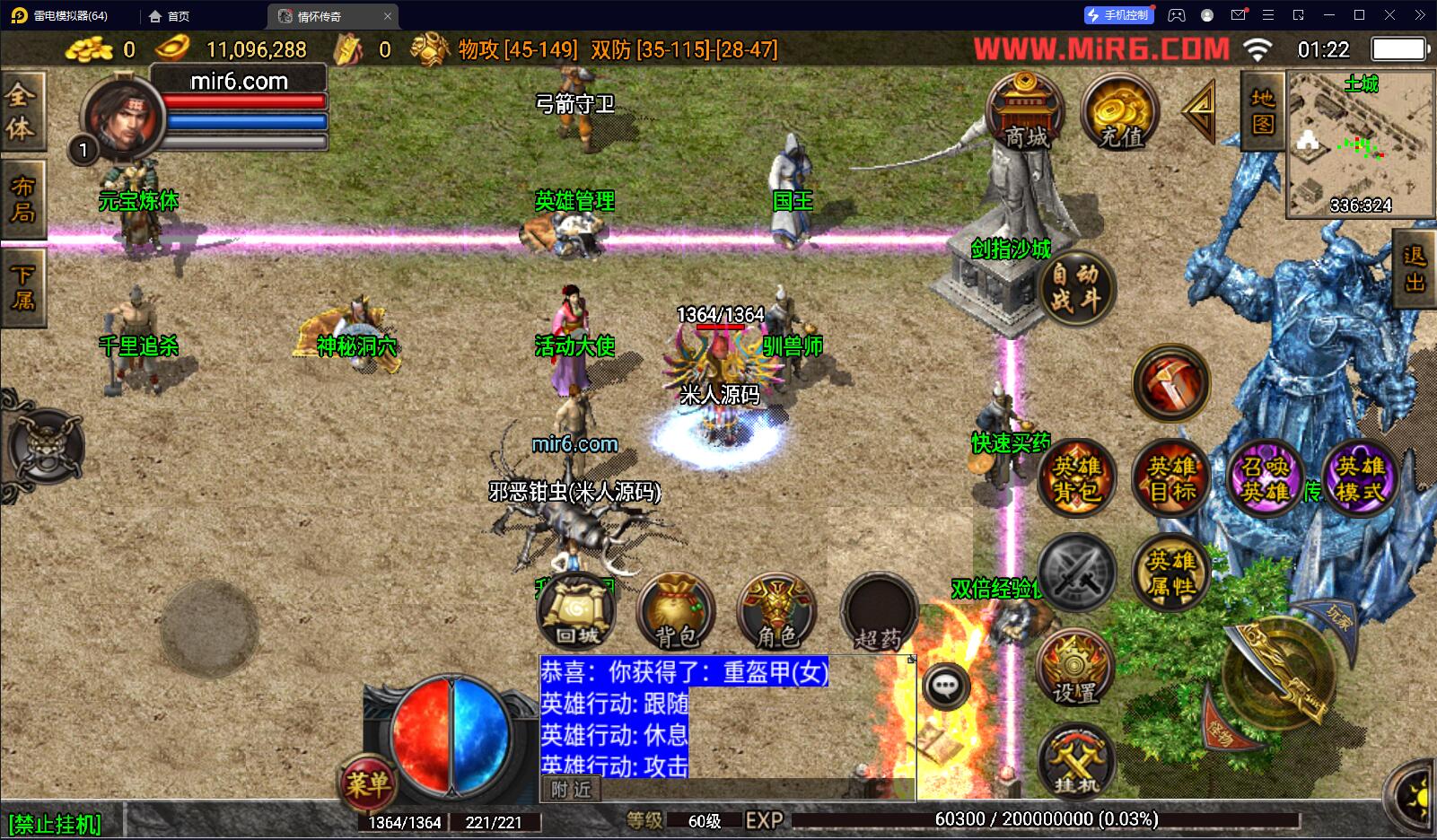Open the 菜单 menu button

(x=368, y=784)
